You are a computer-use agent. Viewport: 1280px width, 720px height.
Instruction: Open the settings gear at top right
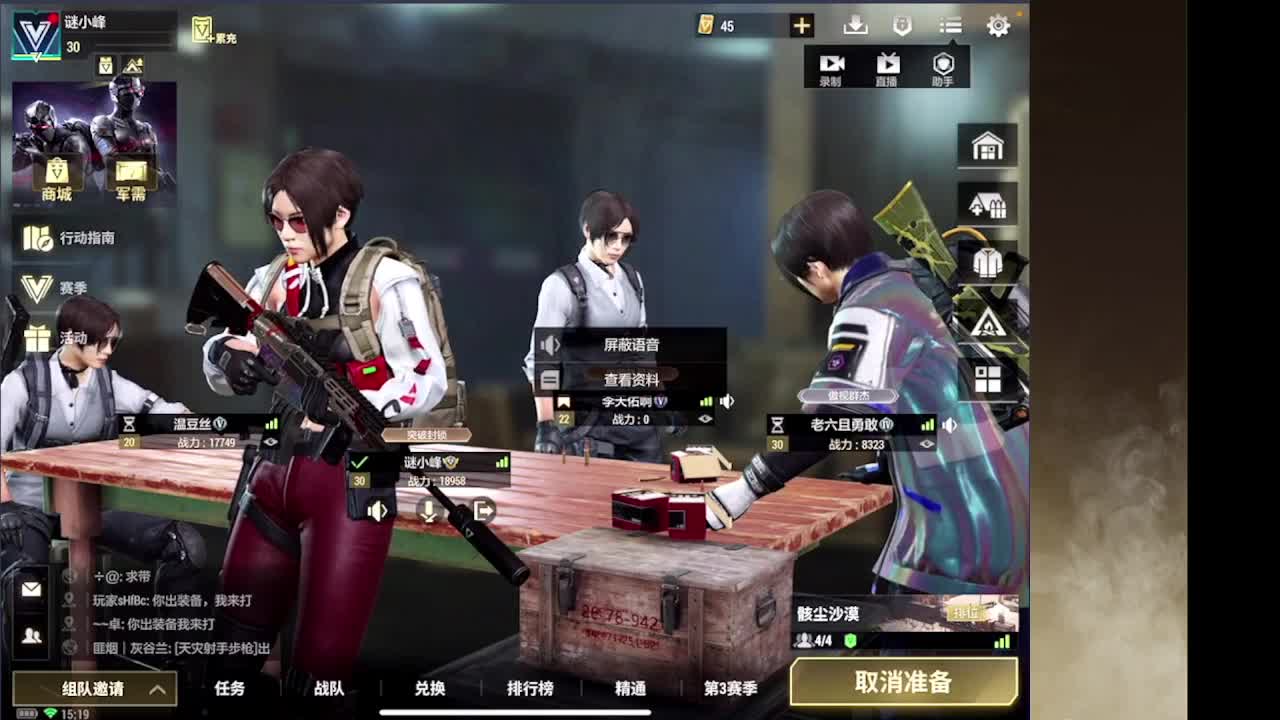point(997,27)
